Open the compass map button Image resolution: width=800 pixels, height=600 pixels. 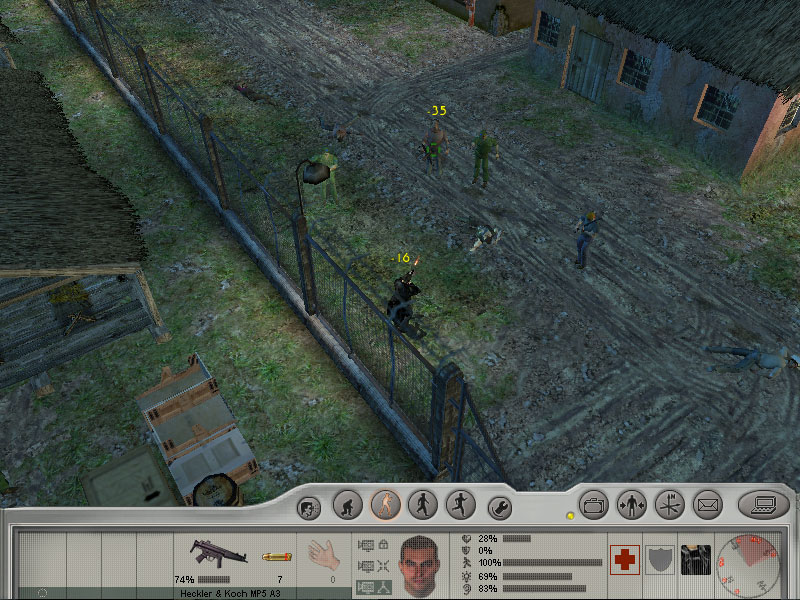click(x=670, y=505)
